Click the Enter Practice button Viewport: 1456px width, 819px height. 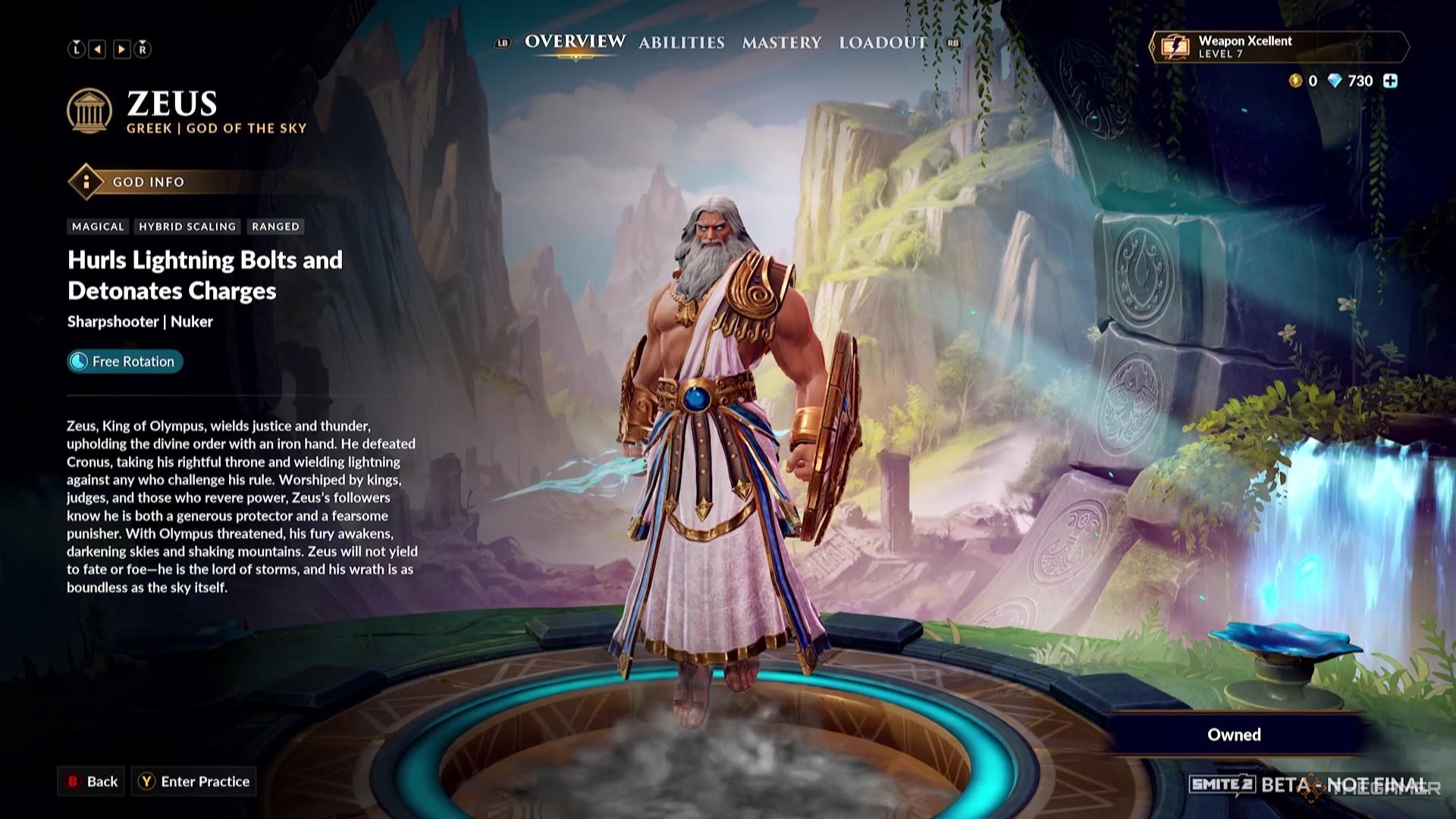(x=194, y=782)
